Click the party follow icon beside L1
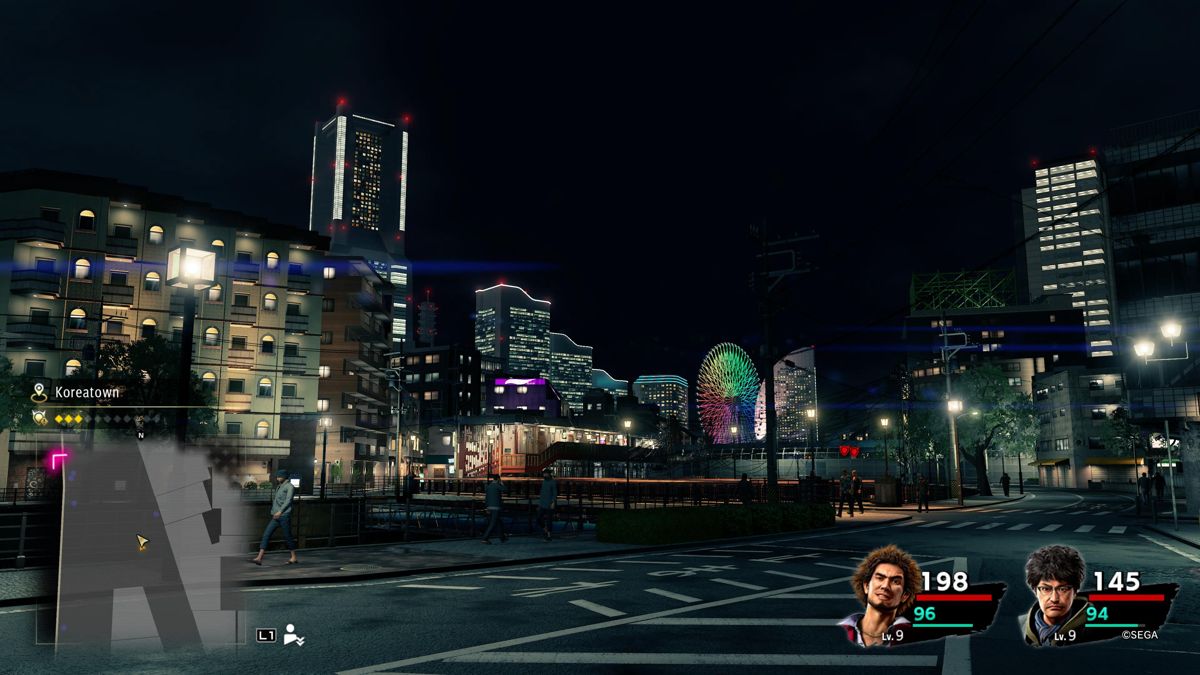The image size is (1200, 675). coord(294,634)
